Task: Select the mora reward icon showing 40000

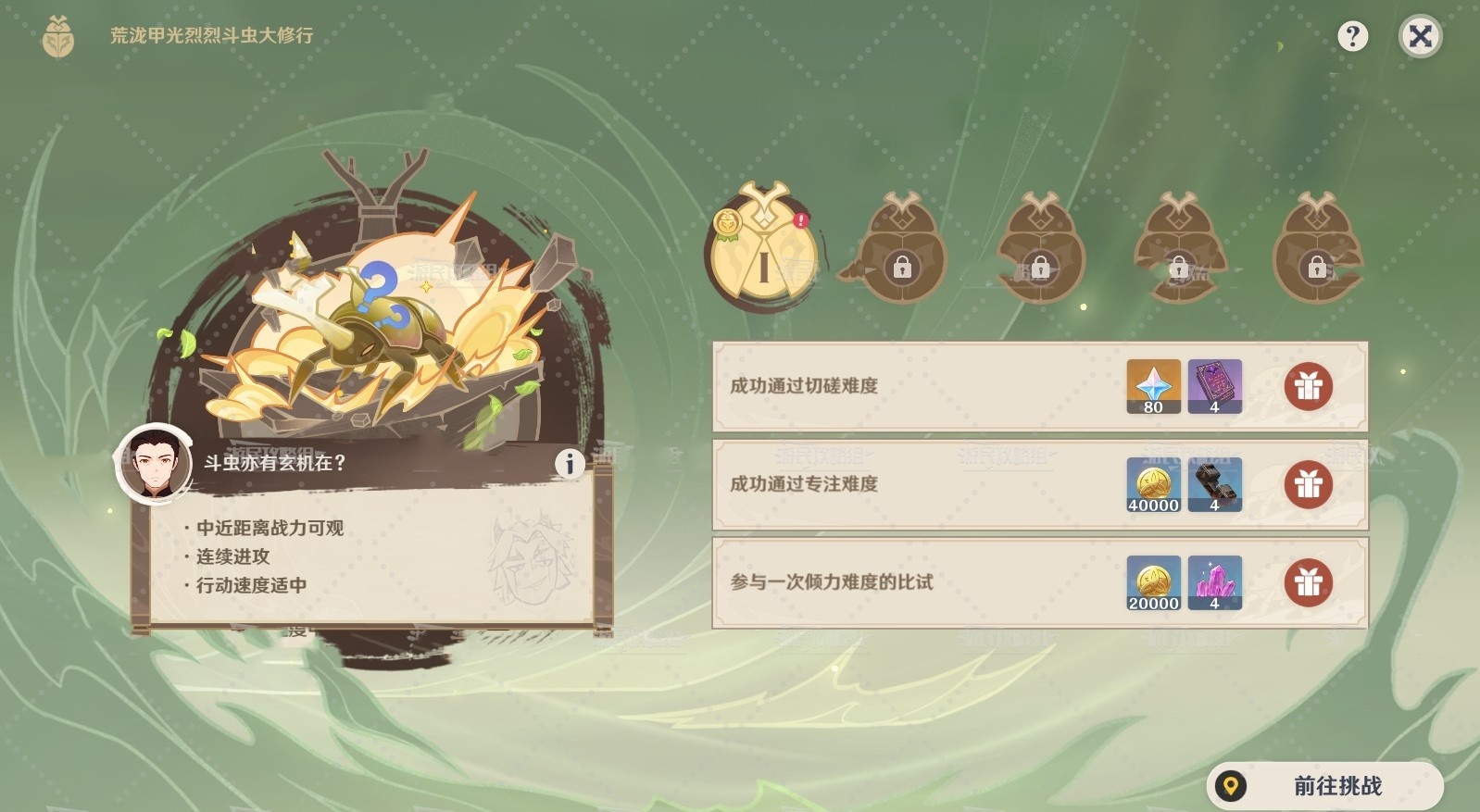Action: [x=1154, y=484]
